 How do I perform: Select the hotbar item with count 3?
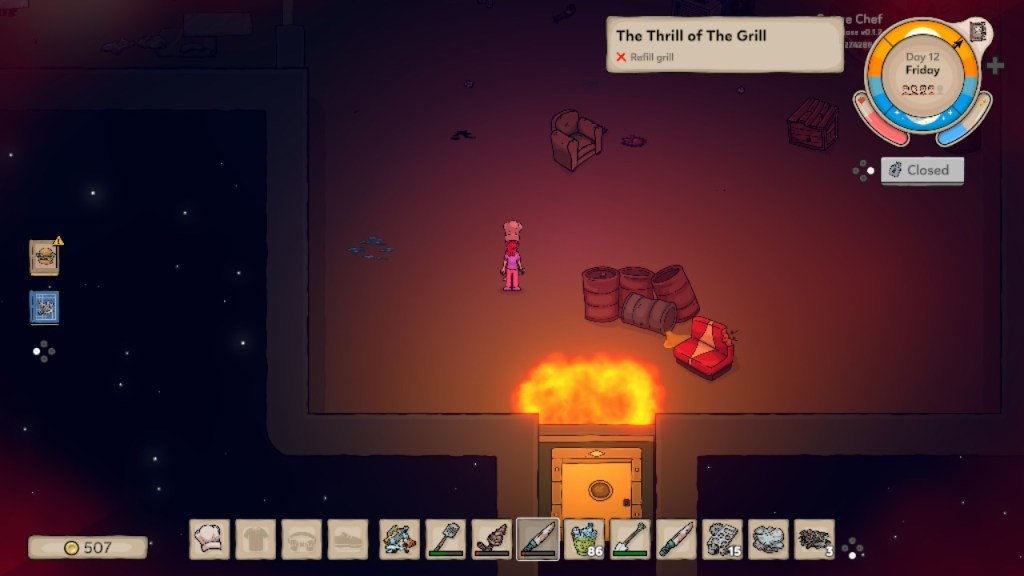(x=814, y=539)
